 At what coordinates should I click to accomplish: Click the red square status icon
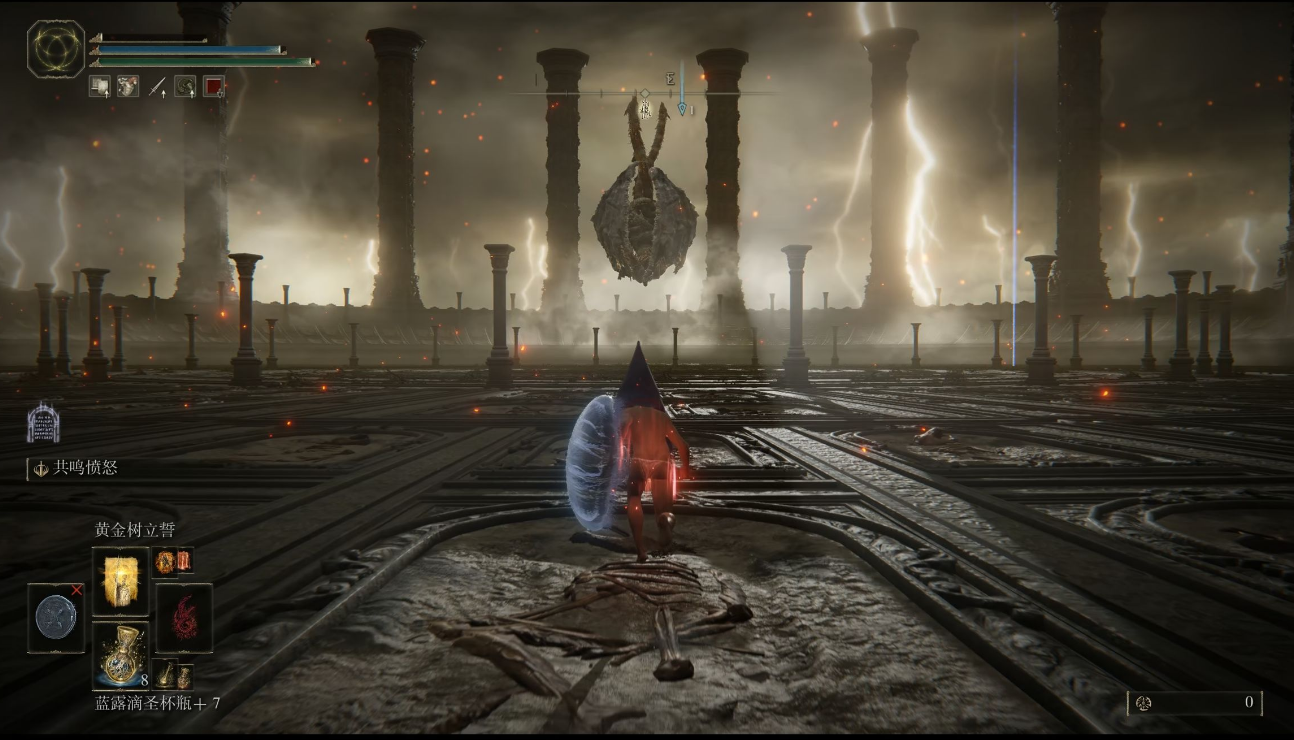[x=213, y=86]
